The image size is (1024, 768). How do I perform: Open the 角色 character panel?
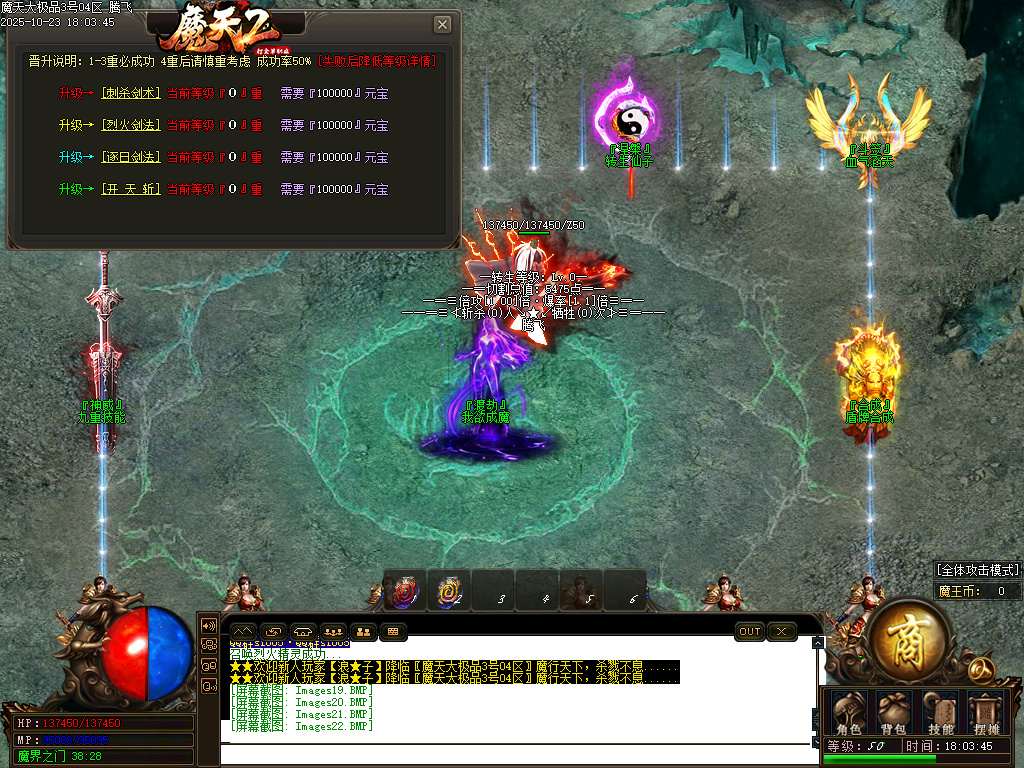coord(848,713)
